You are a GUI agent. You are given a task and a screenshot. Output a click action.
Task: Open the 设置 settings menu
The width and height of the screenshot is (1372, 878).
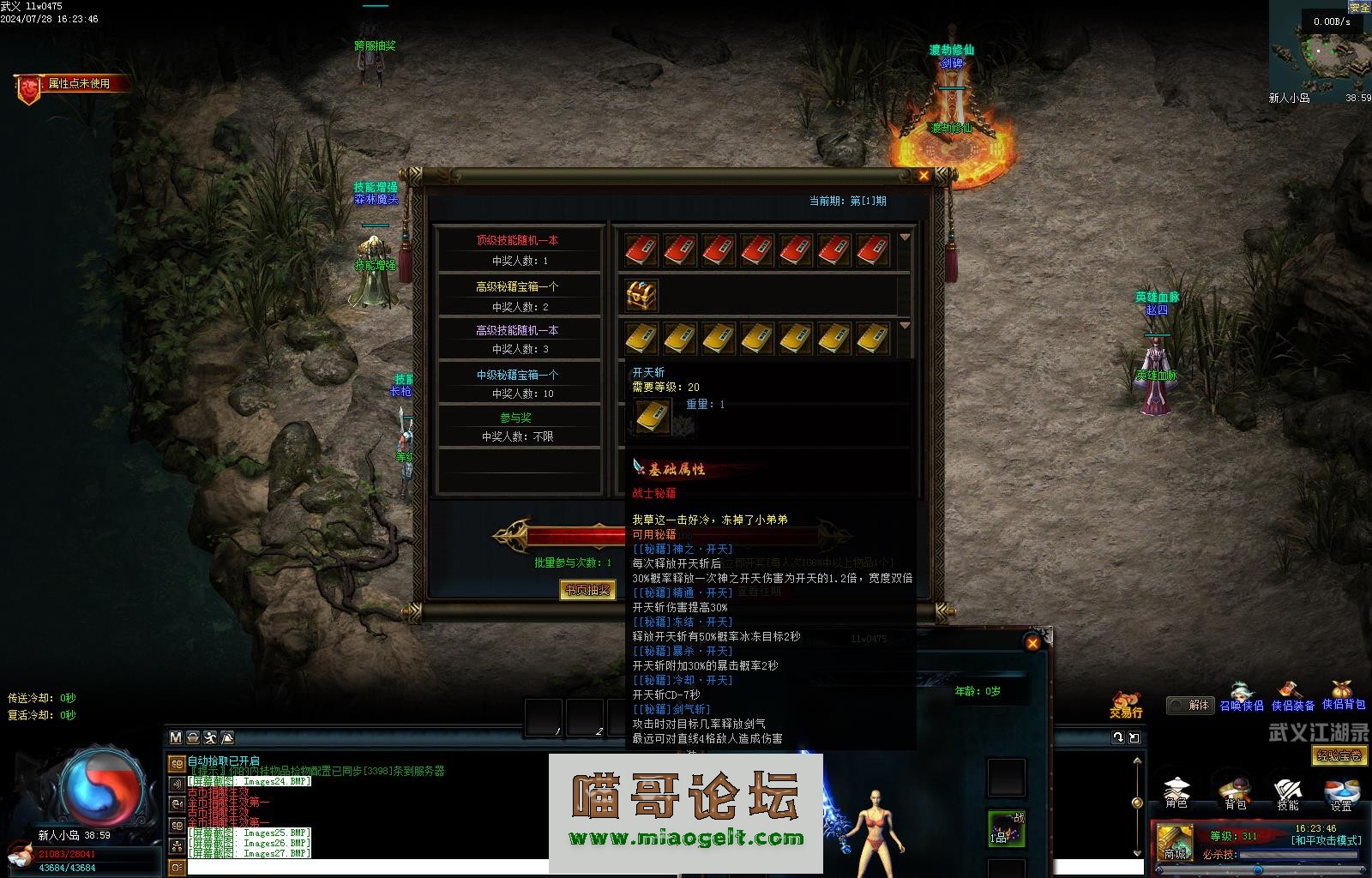click(1341, 791)
